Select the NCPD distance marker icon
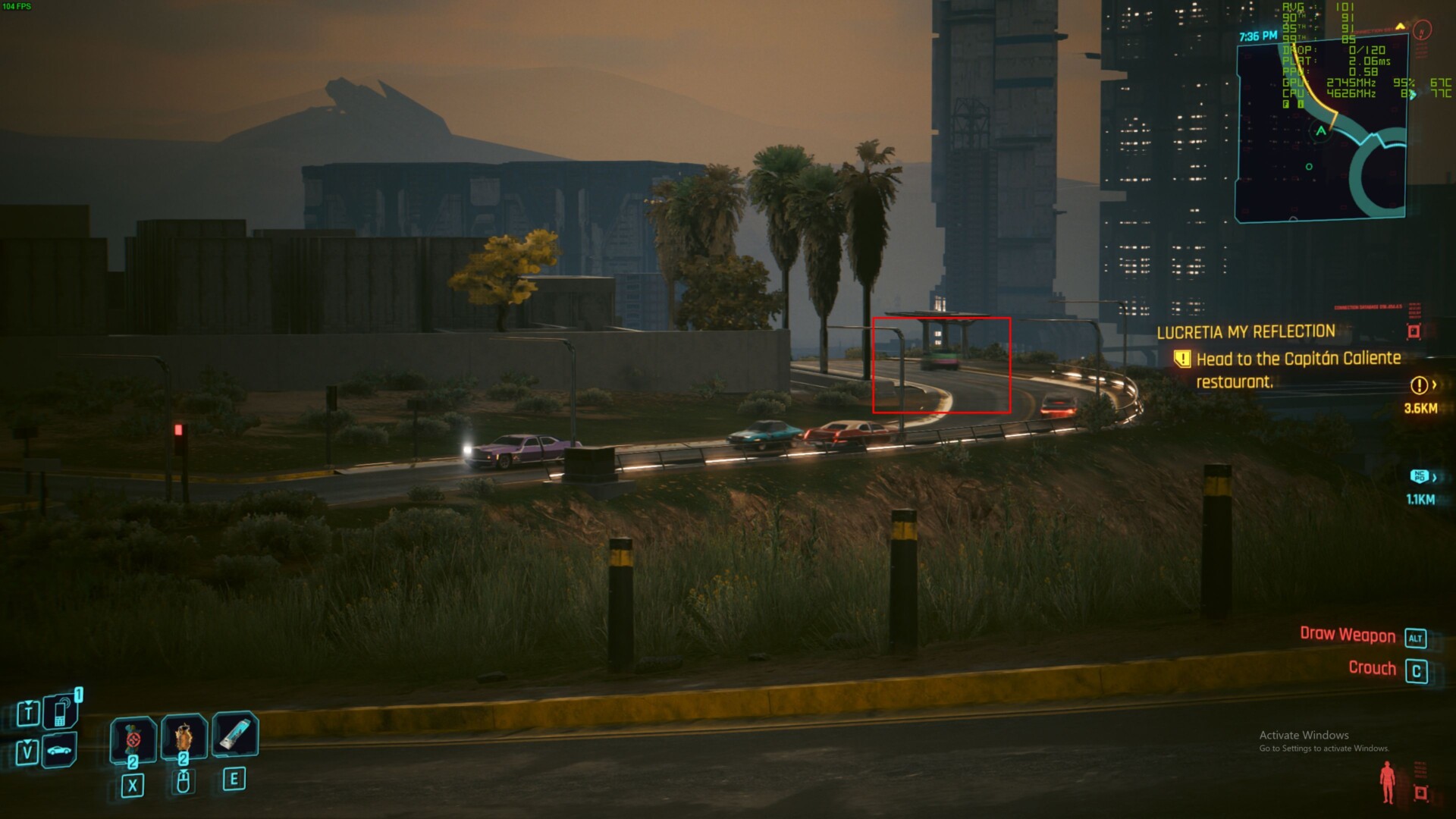This screenshot has height=819, width=1456. point(1419,476)
